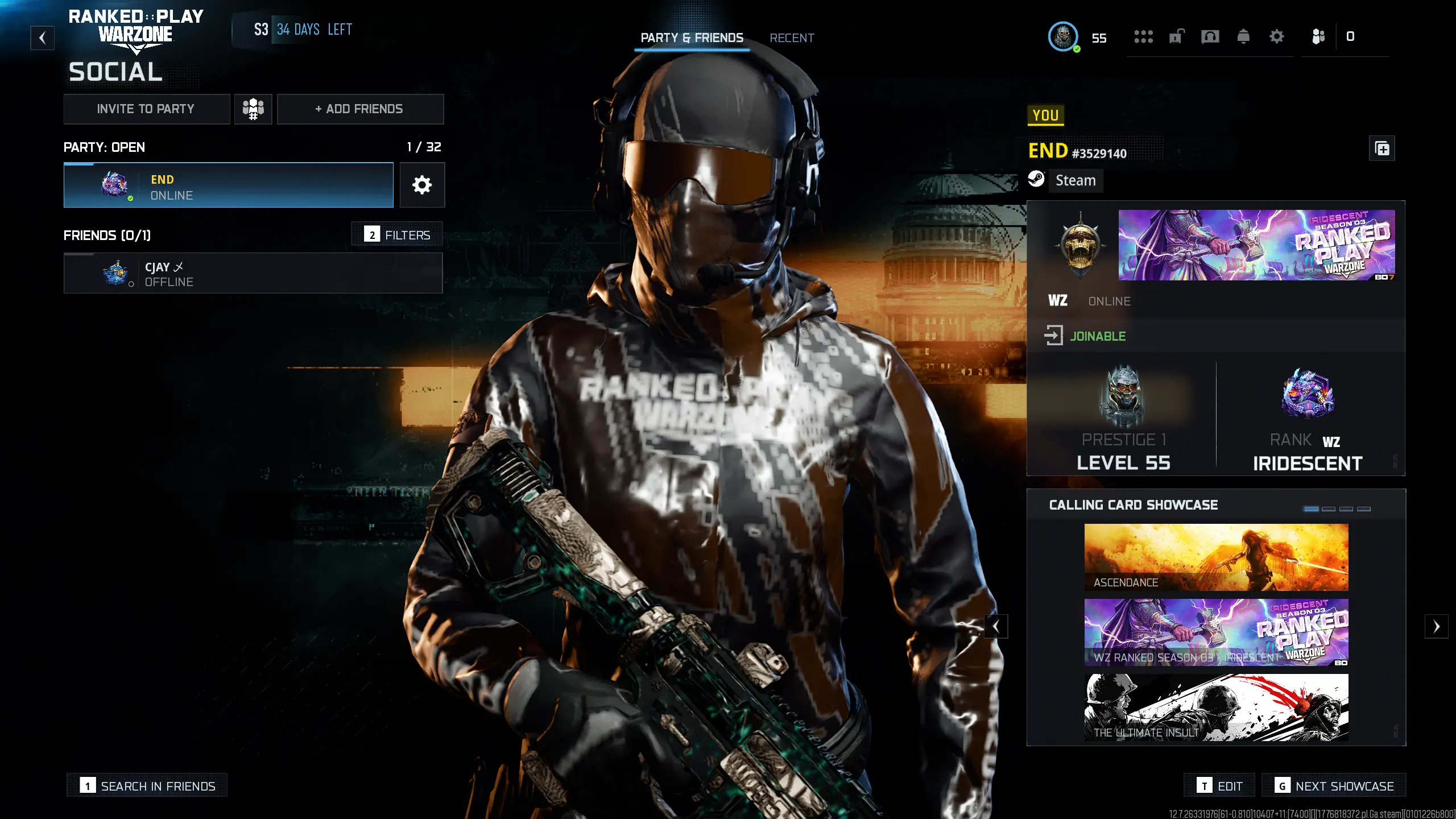Open the notifications bell
This screenshot has width=1456, height=819.
1243,37
